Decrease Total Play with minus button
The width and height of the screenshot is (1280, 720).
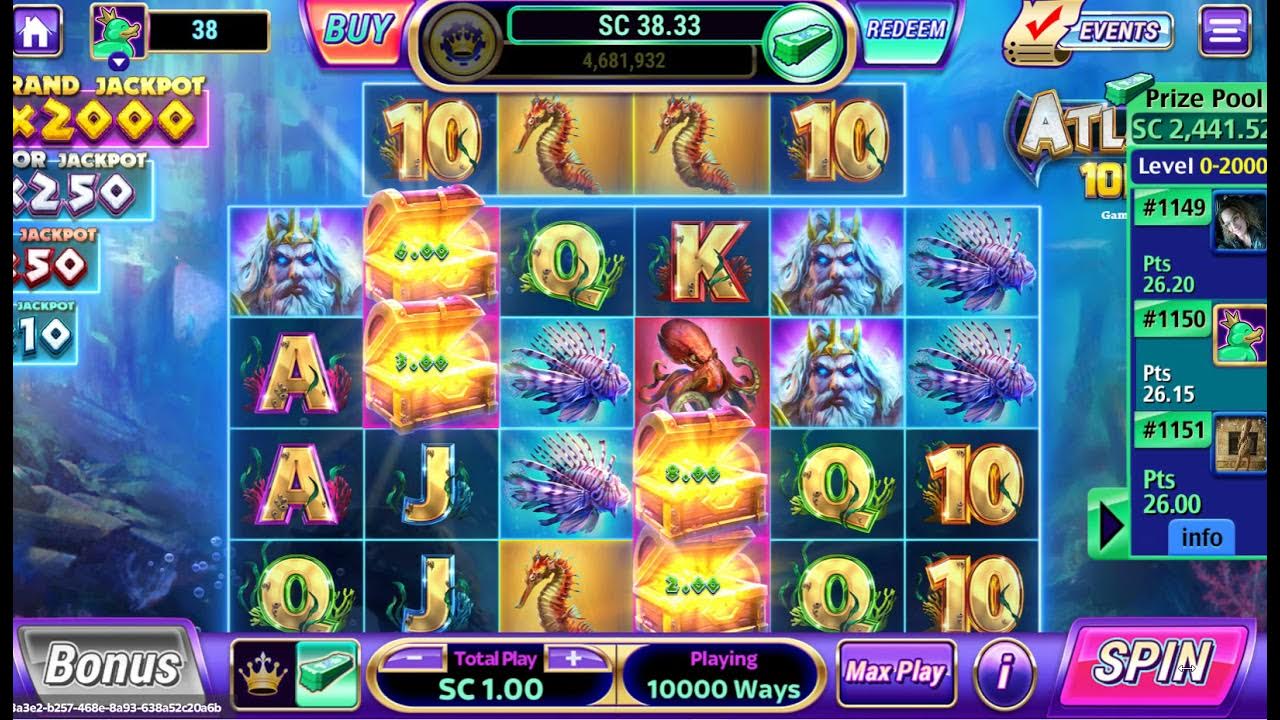click(x=410, y=658)
